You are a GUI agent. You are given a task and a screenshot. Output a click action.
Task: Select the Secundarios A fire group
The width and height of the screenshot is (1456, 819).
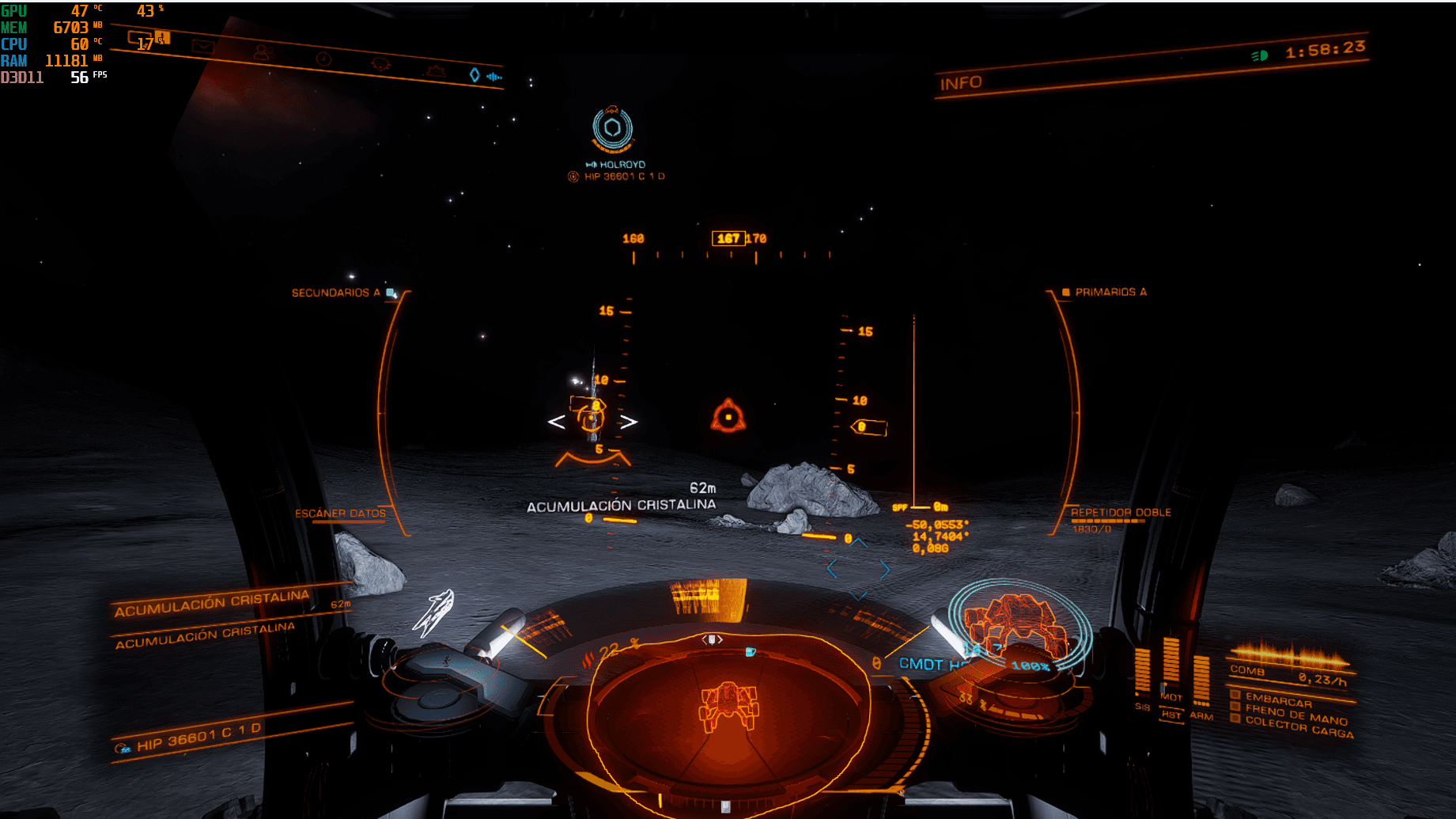pyautogui.click(x=335, y=293)
